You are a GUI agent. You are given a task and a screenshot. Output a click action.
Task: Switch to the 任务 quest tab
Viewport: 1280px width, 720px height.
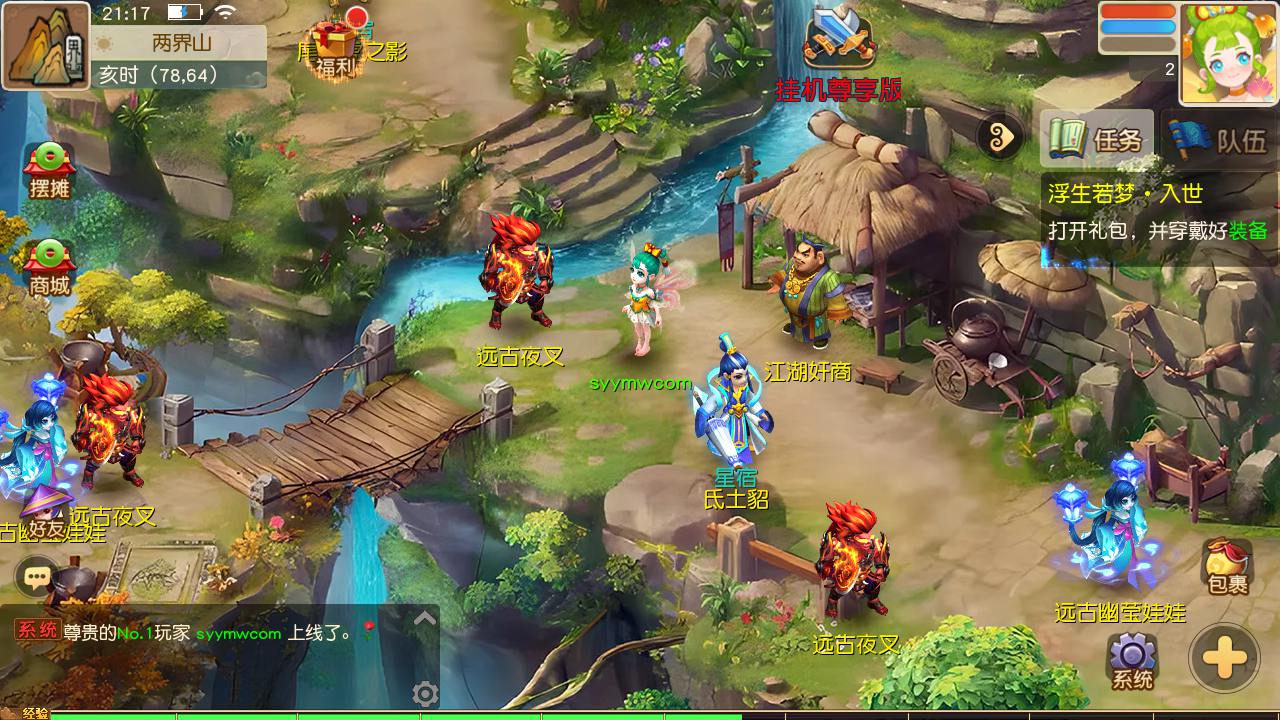[1097, 139]
